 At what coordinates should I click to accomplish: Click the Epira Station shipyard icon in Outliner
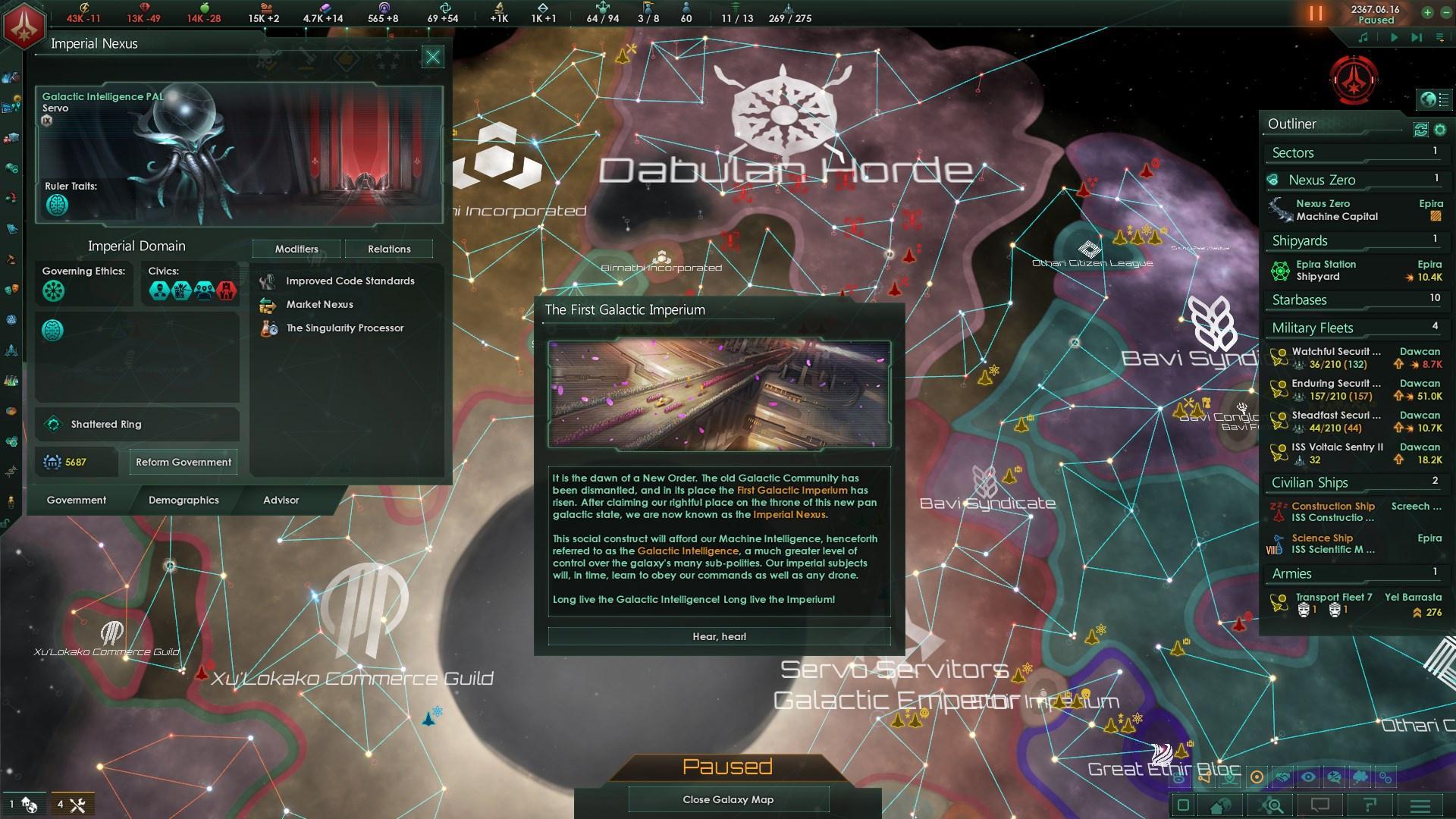(1282, 270)
